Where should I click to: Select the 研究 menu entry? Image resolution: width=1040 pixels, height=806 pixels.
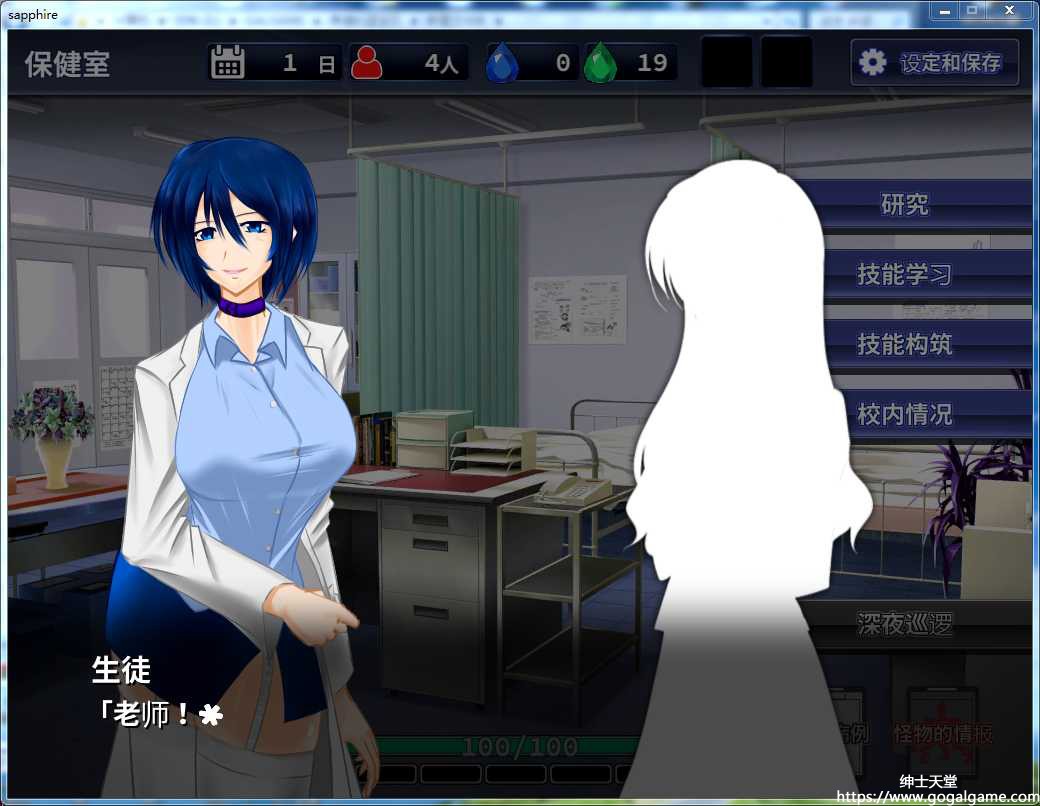[905, 205]
